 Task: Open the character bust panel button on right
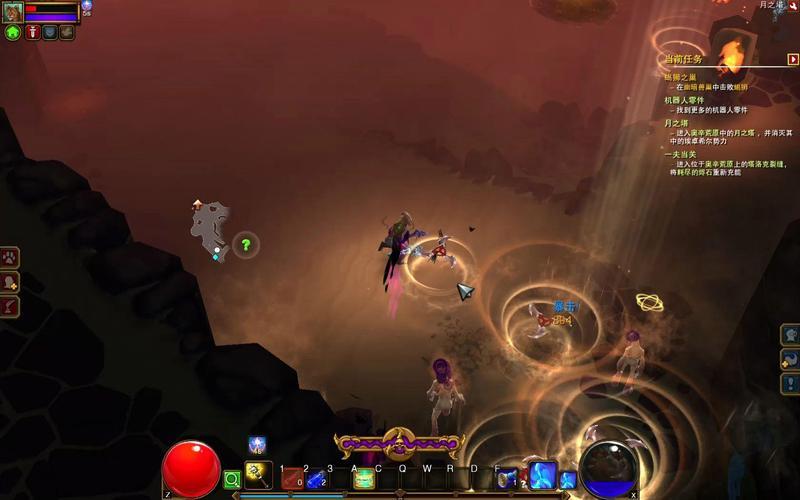click(x=791, y=335)
